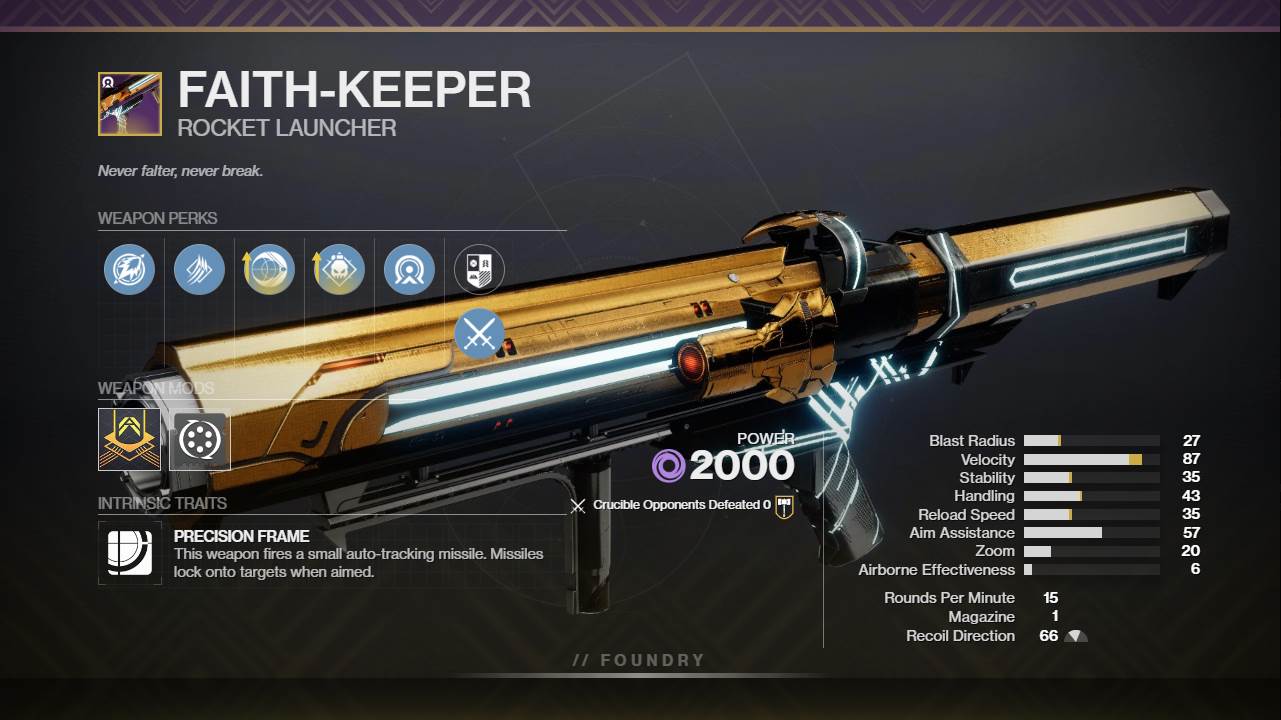Screen dimensions: 1281x720
Task: Inspect the enhanced globe trait perk
Action: pos(269,269)
